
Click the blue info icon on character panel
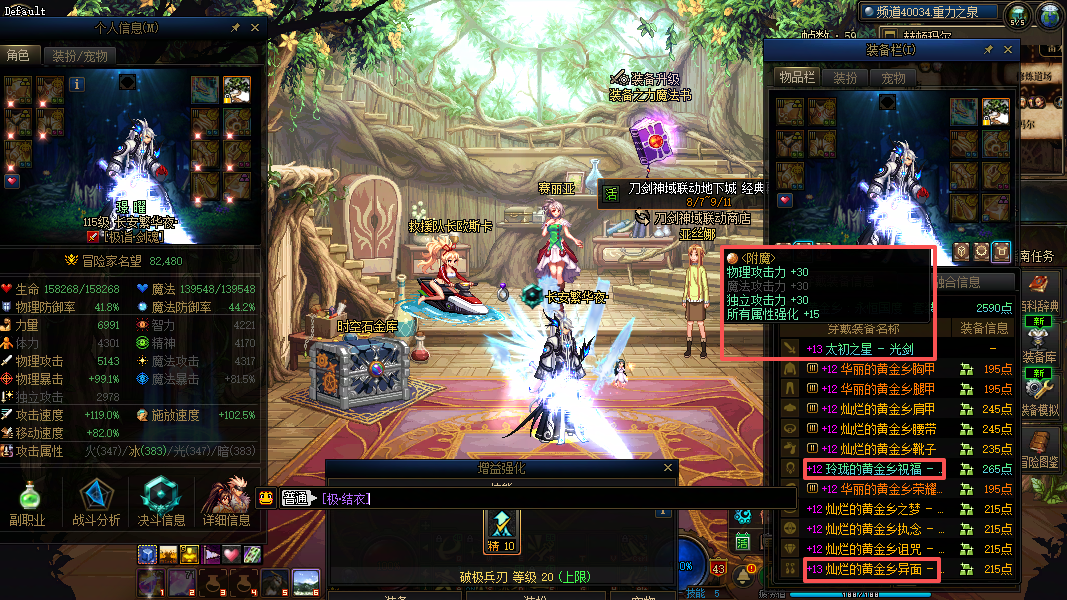pyautogui.click(x=77, y=85)
